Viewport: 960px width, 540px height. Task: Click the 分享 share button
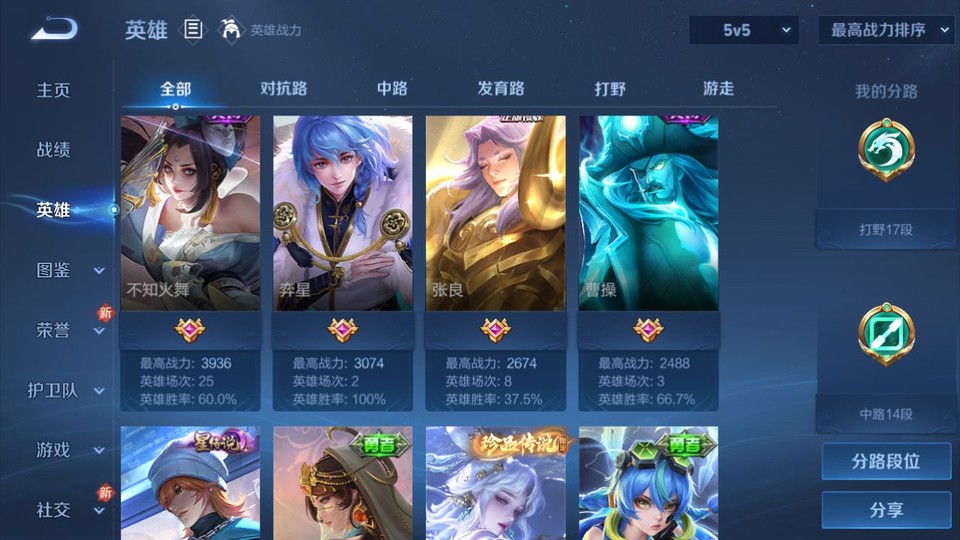pyautogui.click(x=886, y=510)
